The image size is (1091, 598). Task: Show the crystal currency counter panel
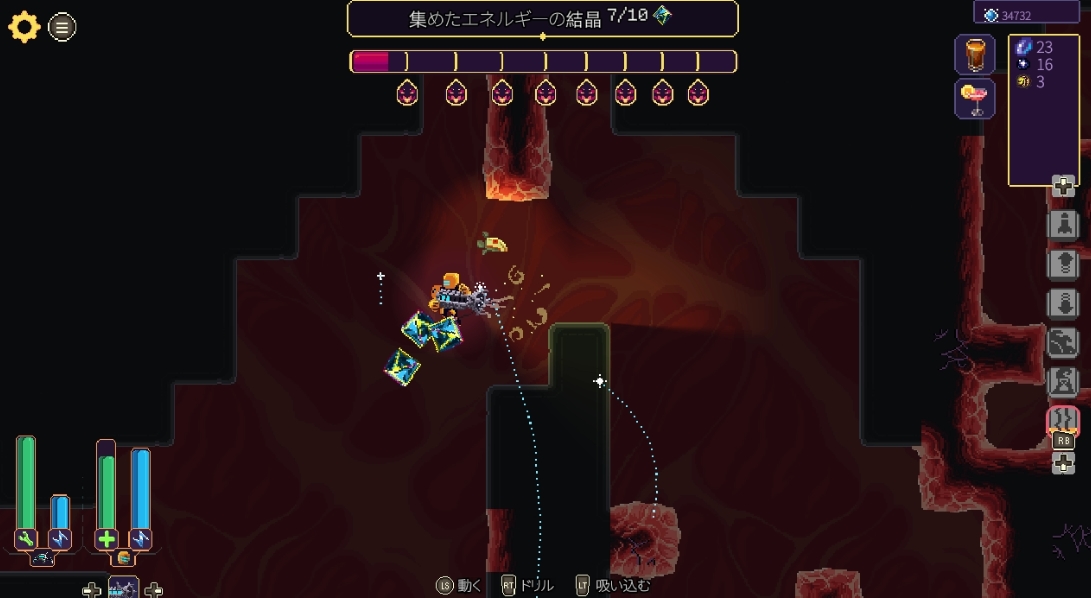coord(1030,14)
